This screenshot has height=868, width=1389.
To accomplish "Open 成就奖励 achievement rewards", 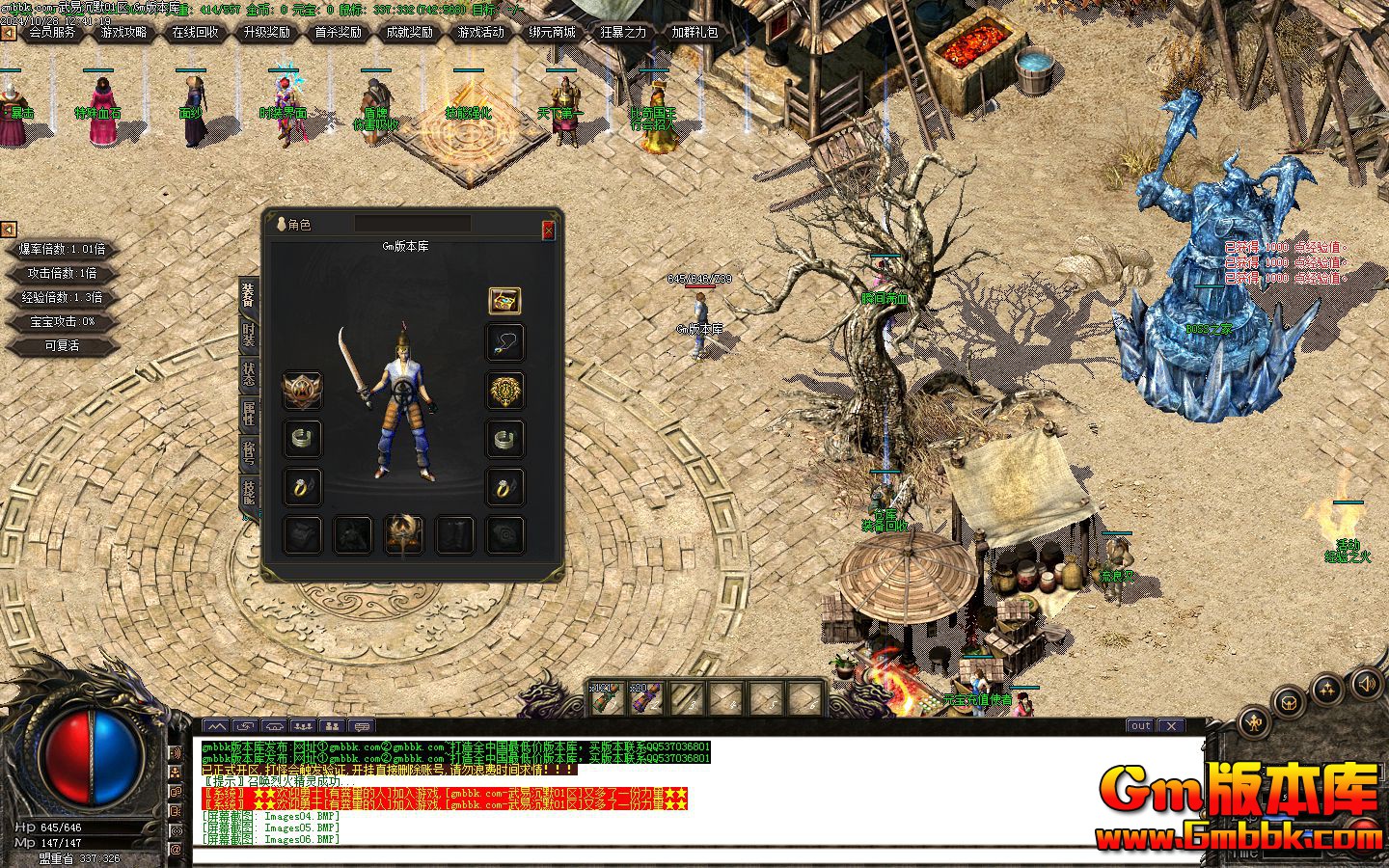I will click(409, 32).
